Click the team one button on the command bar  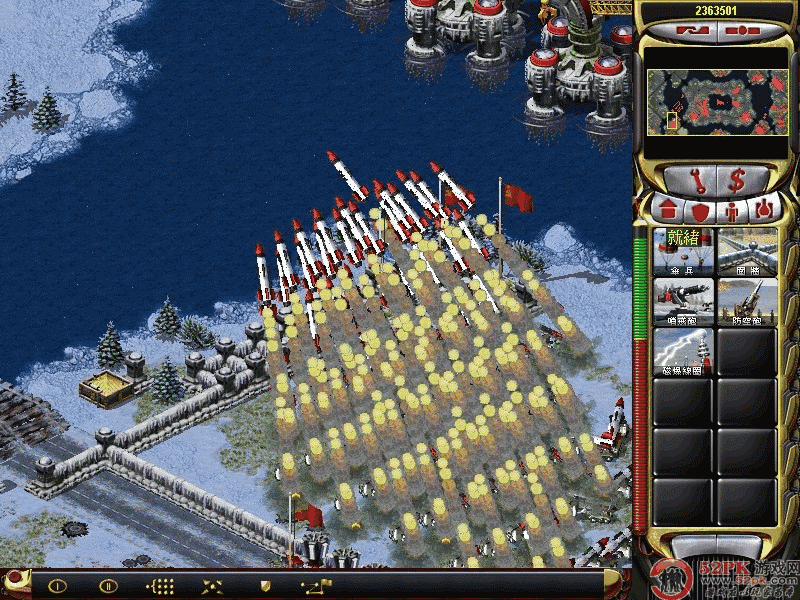point(57,585)
